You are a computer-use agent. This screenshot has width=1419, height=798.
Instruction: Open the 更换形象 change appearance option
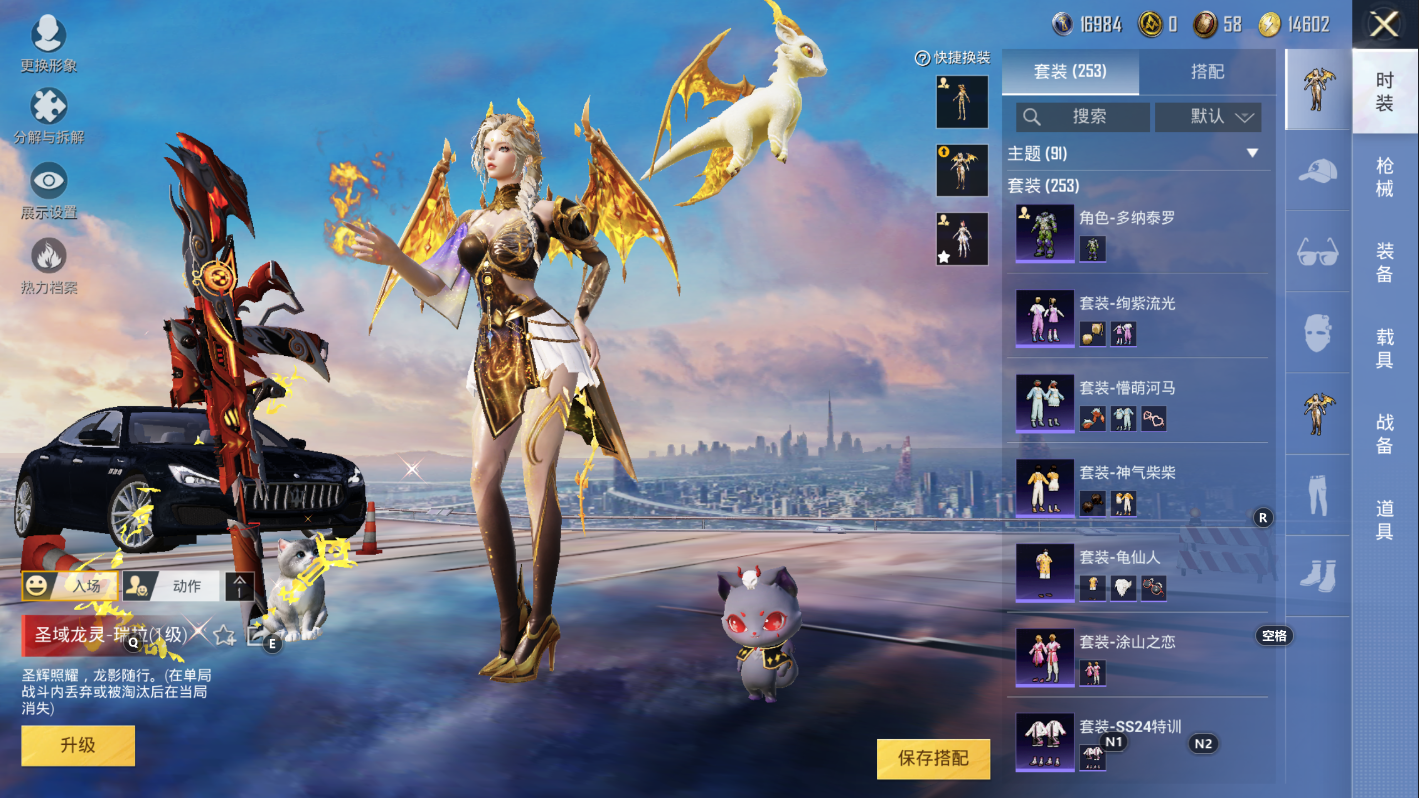tap(48, 44)
